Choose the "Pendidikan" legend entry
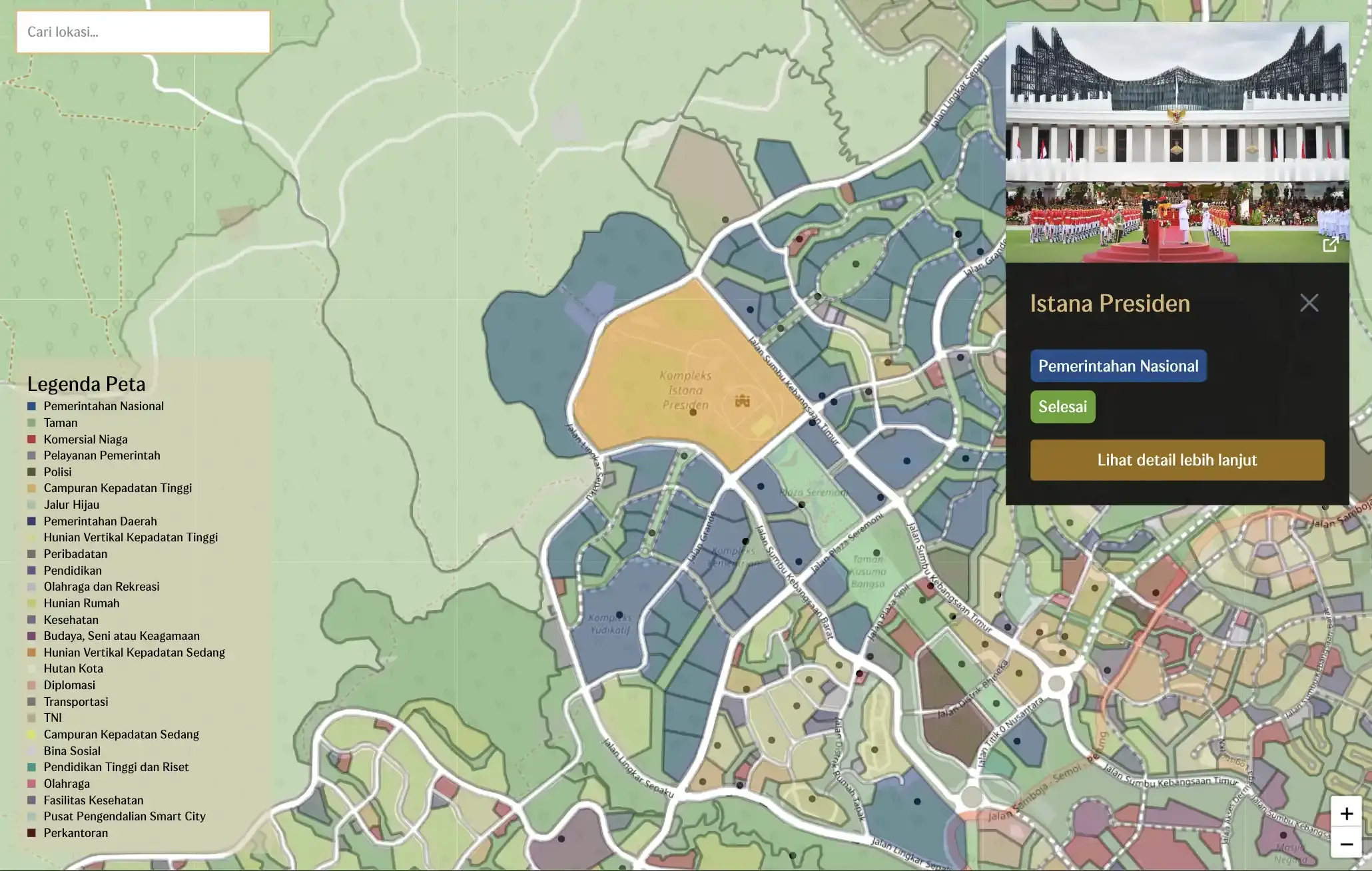 (x=73, y=571)
